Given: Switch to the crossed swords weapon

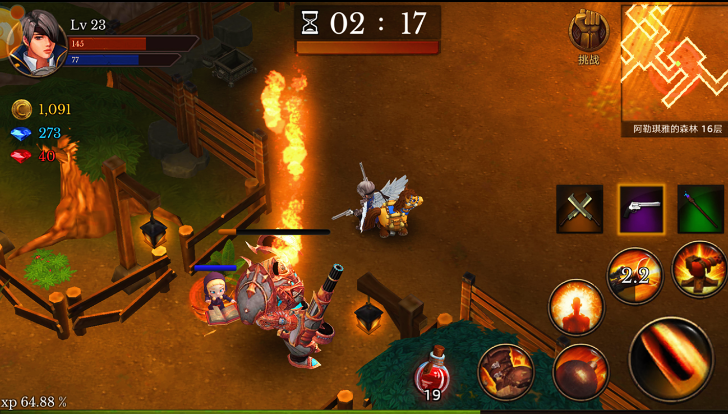Looking at the screenshot, I should click(580, 209).
